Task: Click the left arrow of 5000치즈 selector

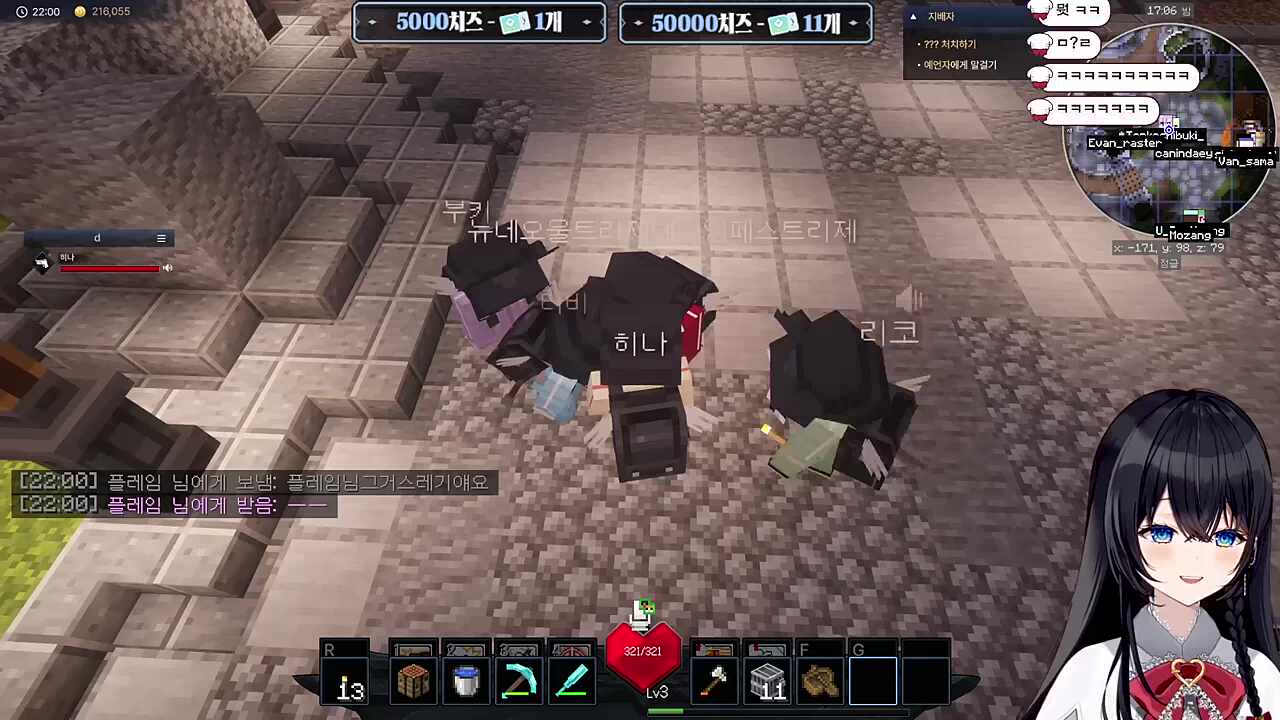Action: tap(371, 21)
